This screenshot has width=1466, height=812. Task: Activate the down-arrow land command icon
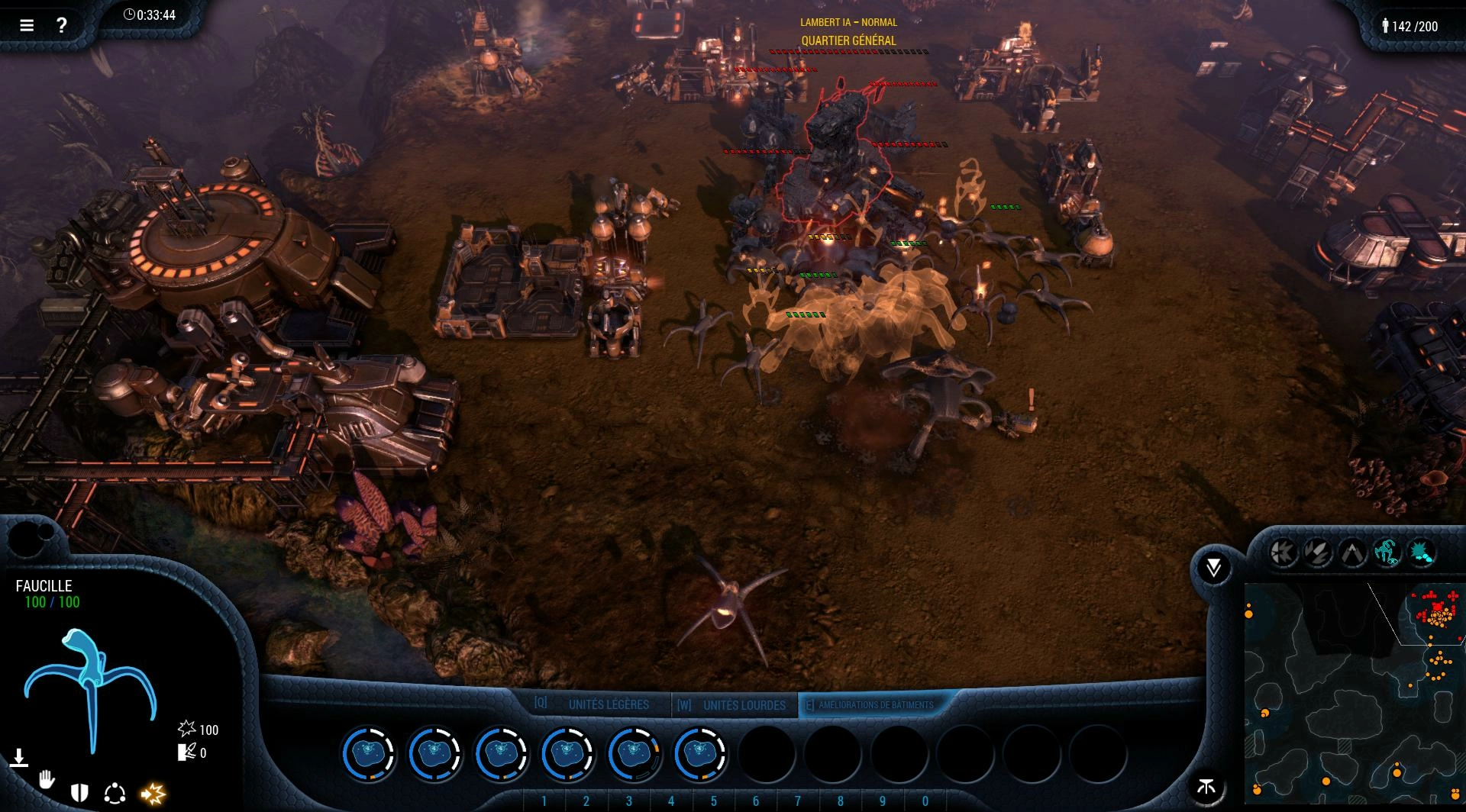[19, 758]
